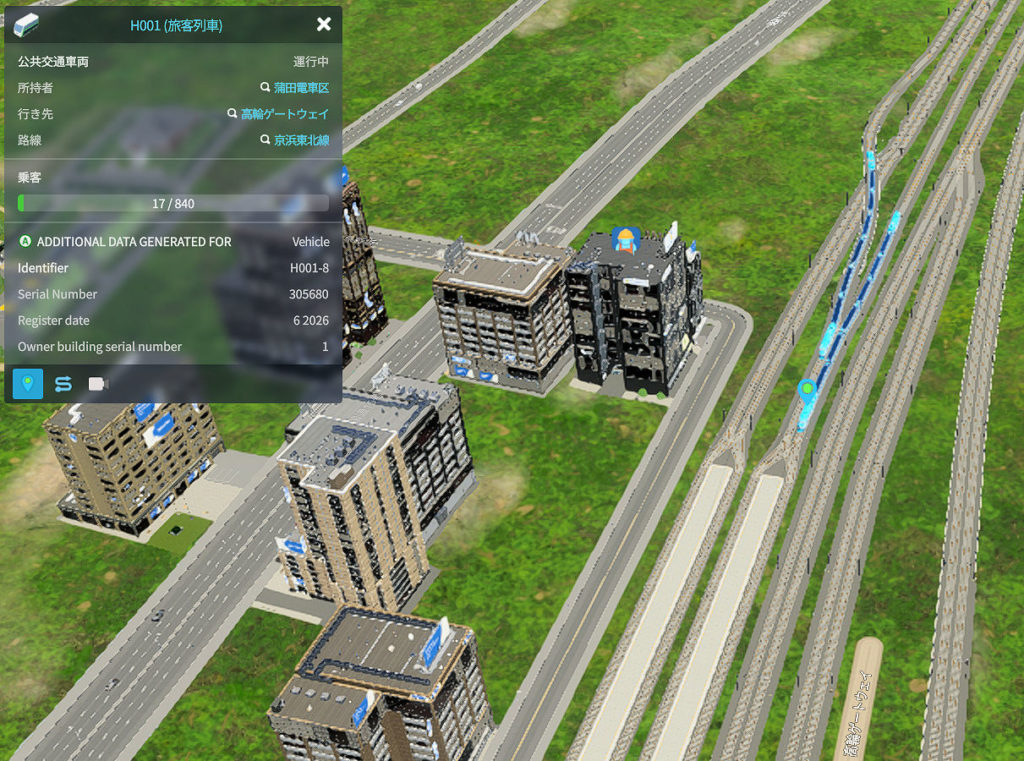Activate the follow camera button
The image size is (1024, 761).
pyautogui.click(x=97, y=383)
